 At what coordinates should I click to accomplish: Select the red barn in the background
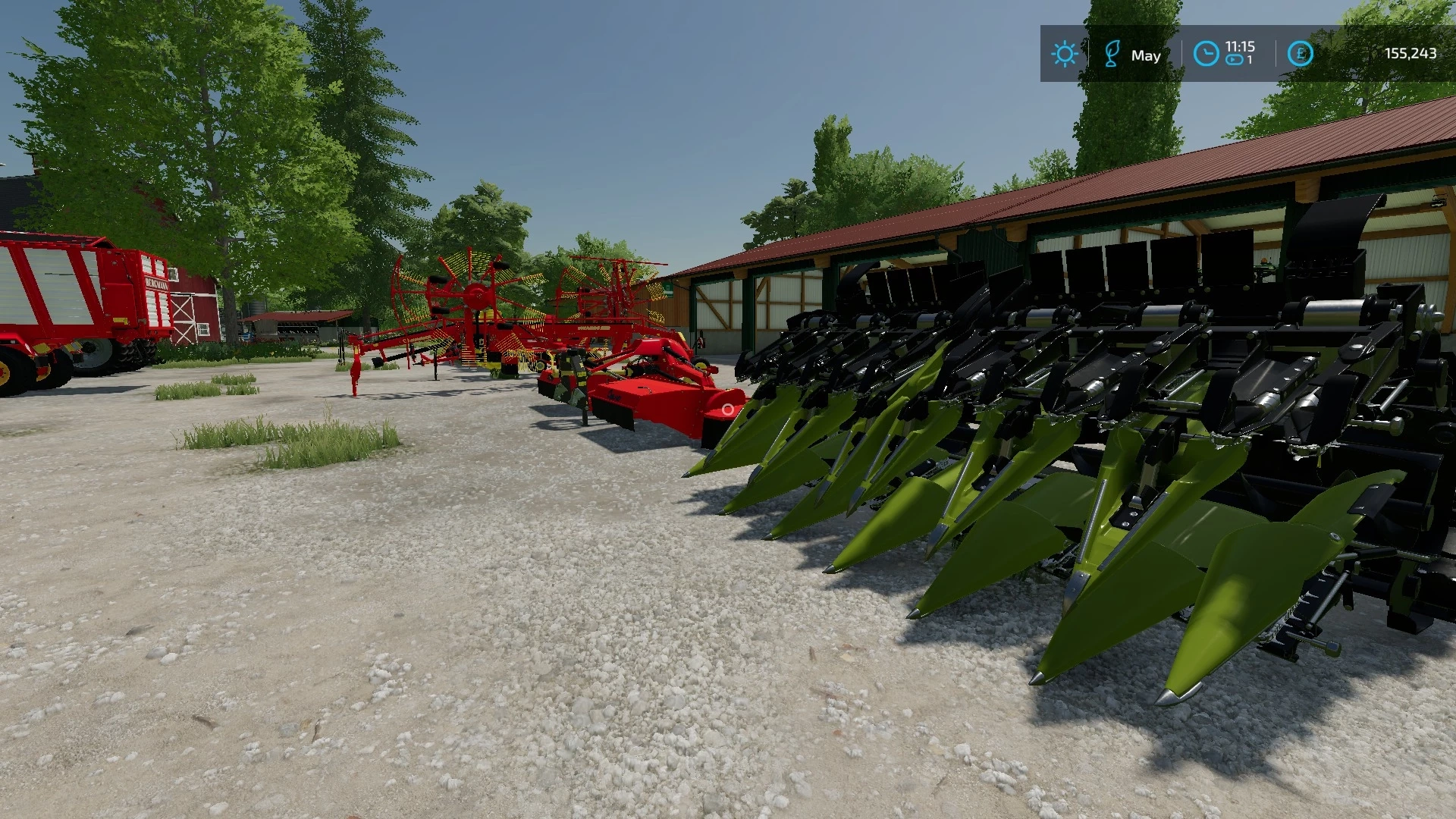coord(193,311)
